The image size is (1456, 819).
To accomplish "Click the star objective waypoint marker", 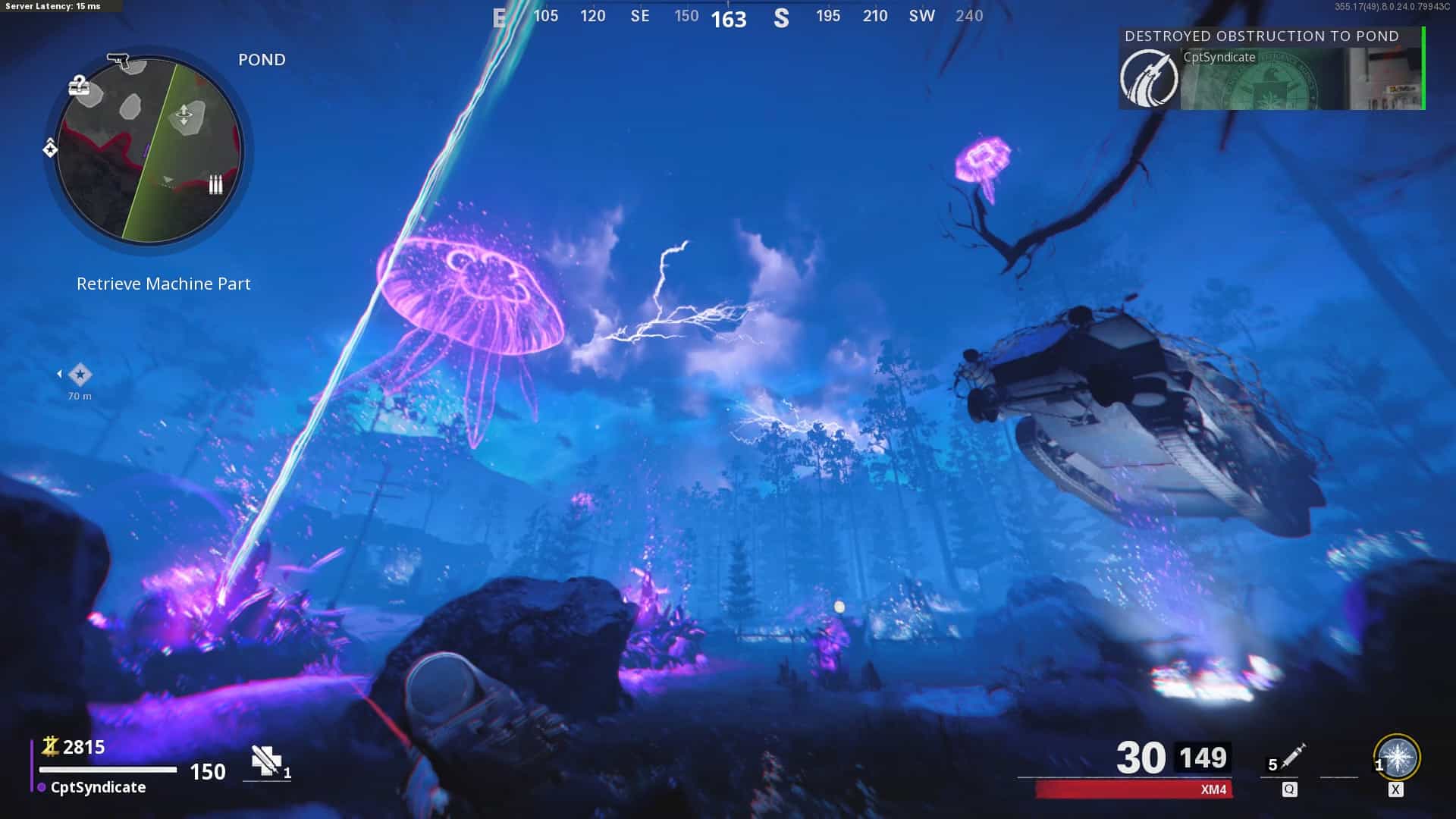I will pyautogui.click(x=80, y=375).
